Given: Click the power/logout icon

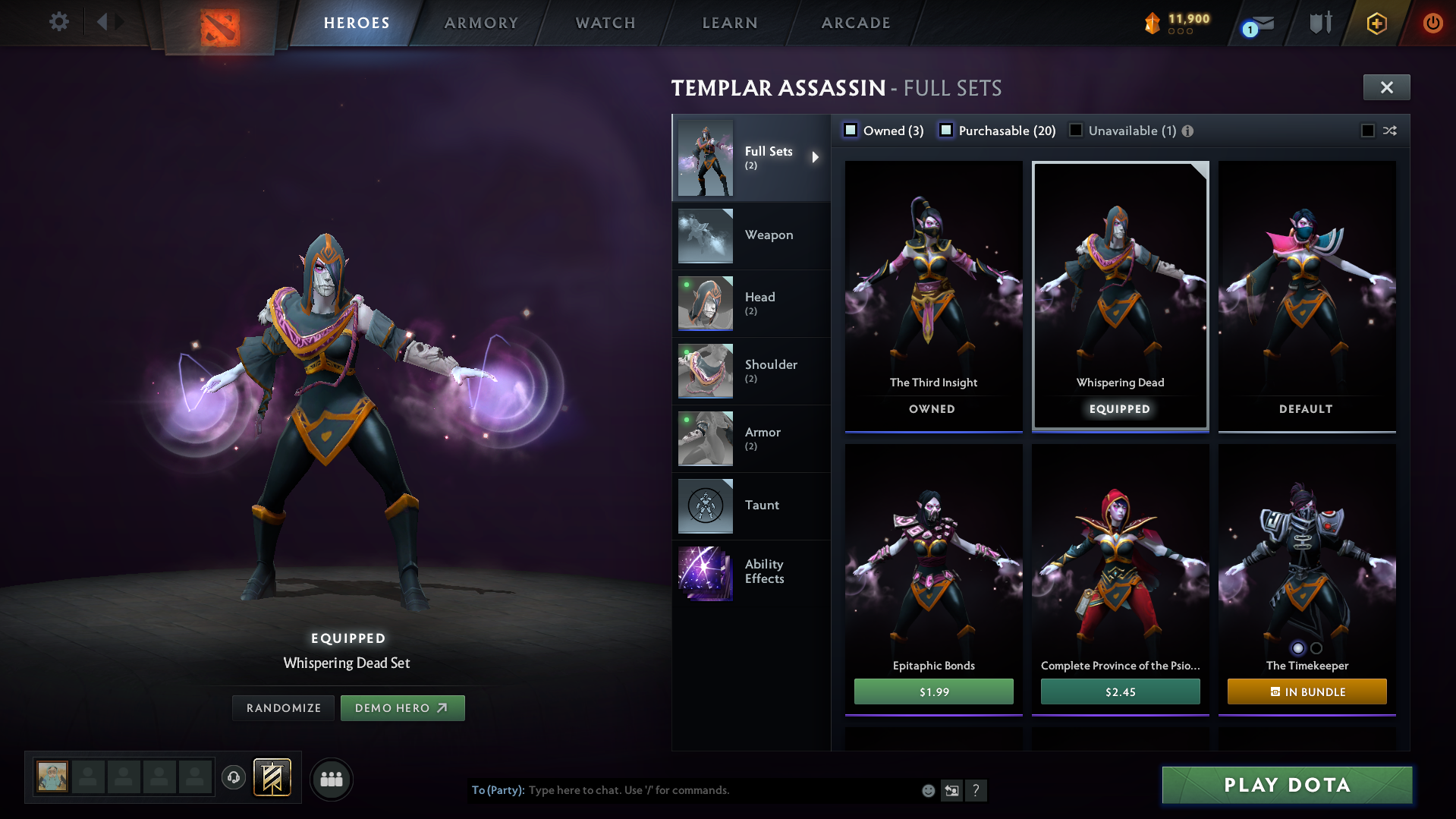Looking at the screenshot, I should 1432,23.
